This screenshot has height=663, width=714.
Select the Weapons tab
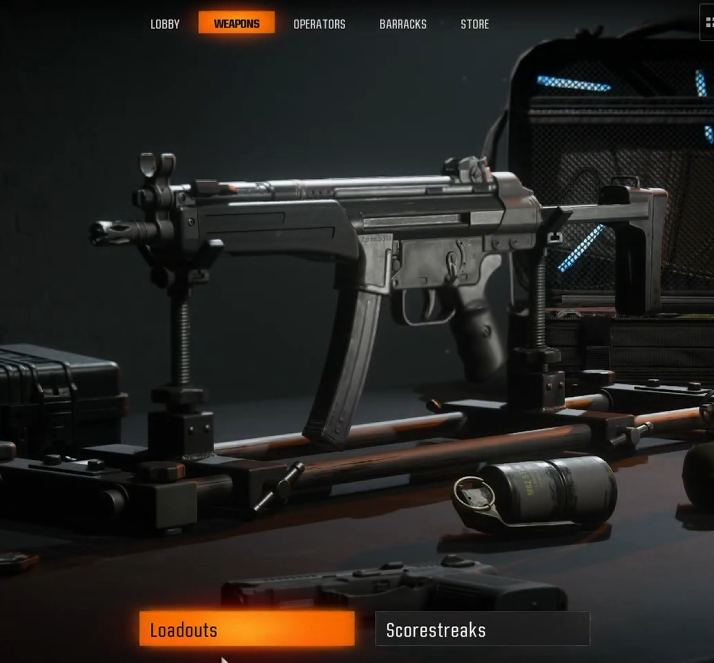click(236, 23)
